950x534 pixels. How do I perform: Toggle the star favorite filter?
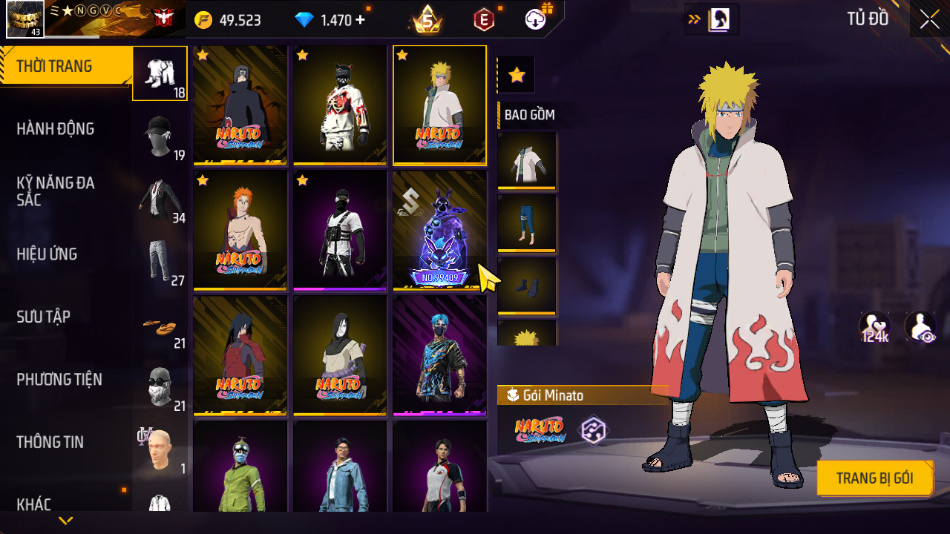pos(516,75)
